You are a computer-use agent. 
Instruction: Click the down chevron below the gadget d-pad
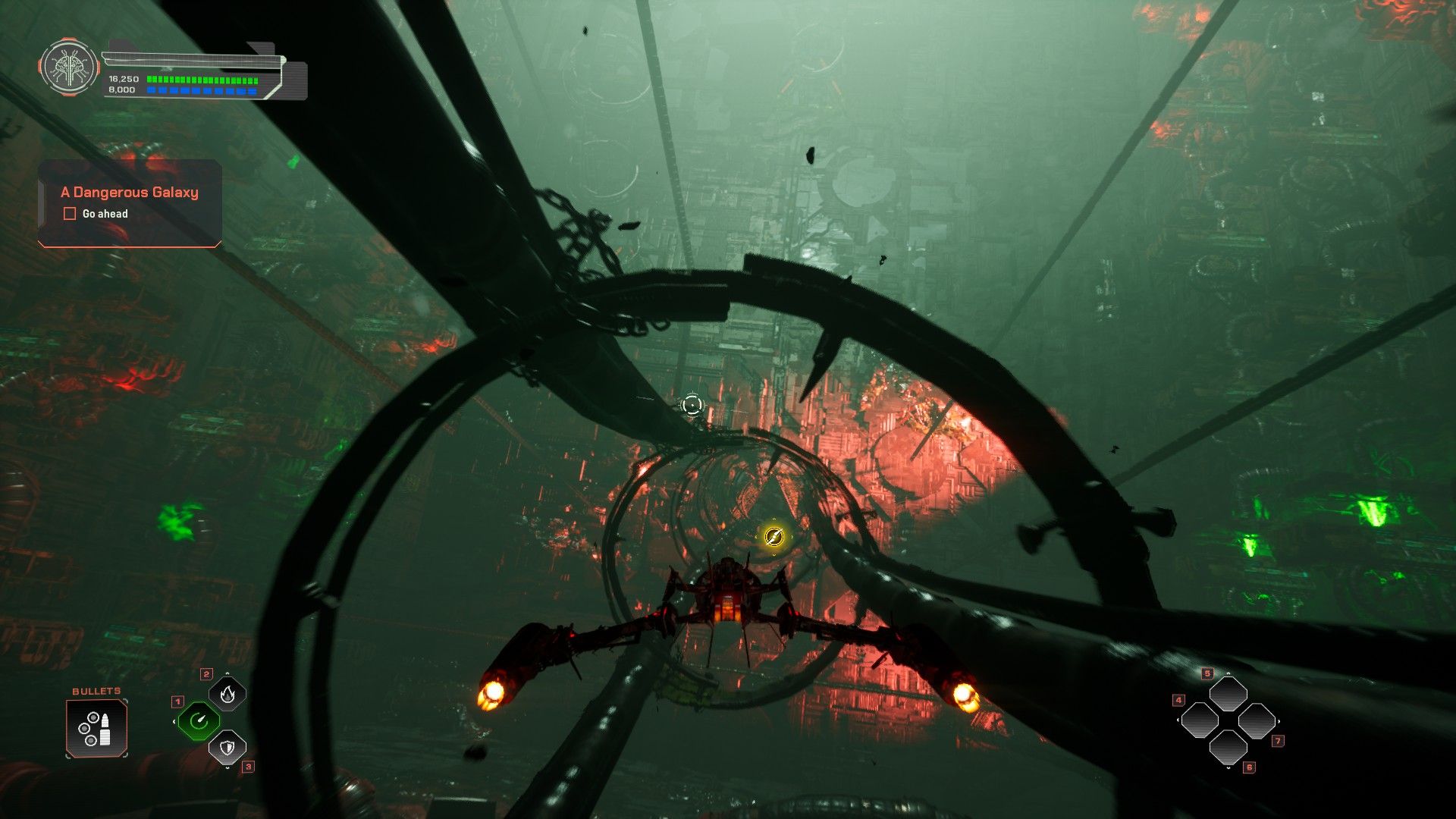coord(1228,768)
